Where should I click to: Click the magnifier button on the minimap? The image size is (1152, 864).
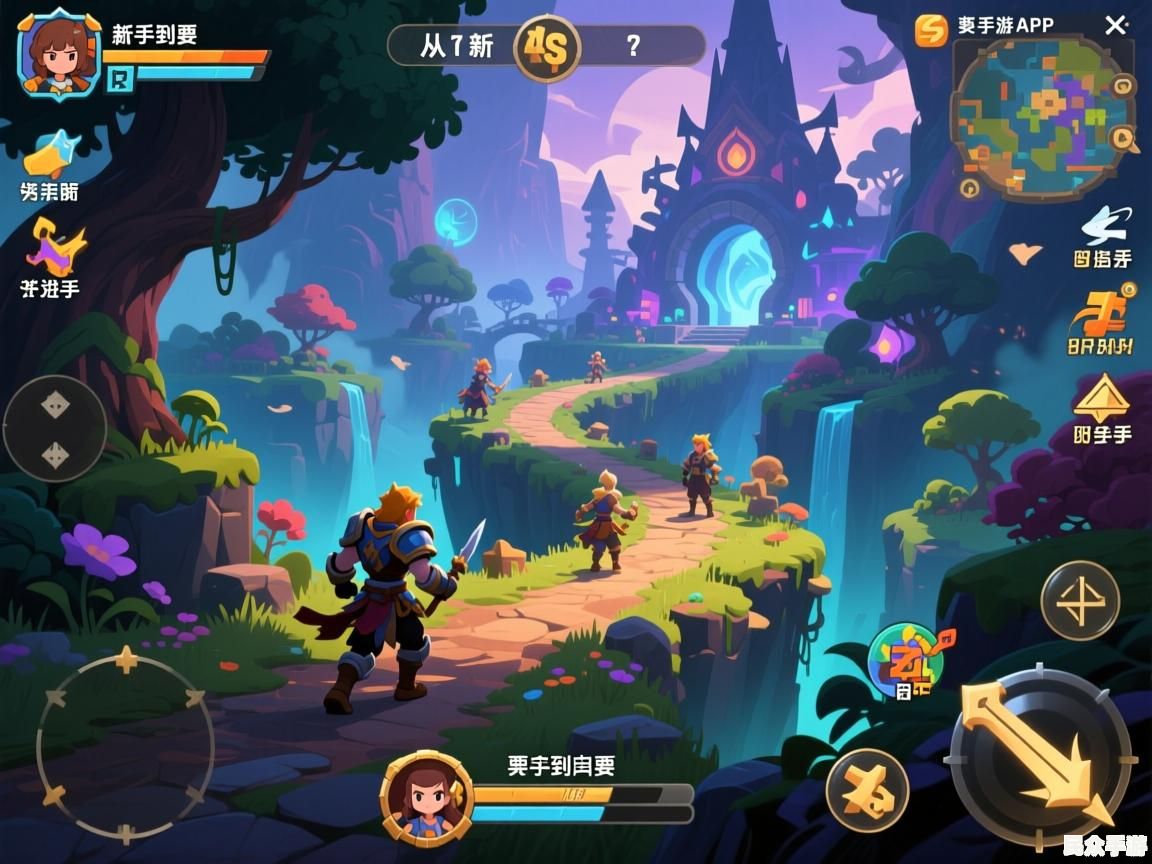1124,141
